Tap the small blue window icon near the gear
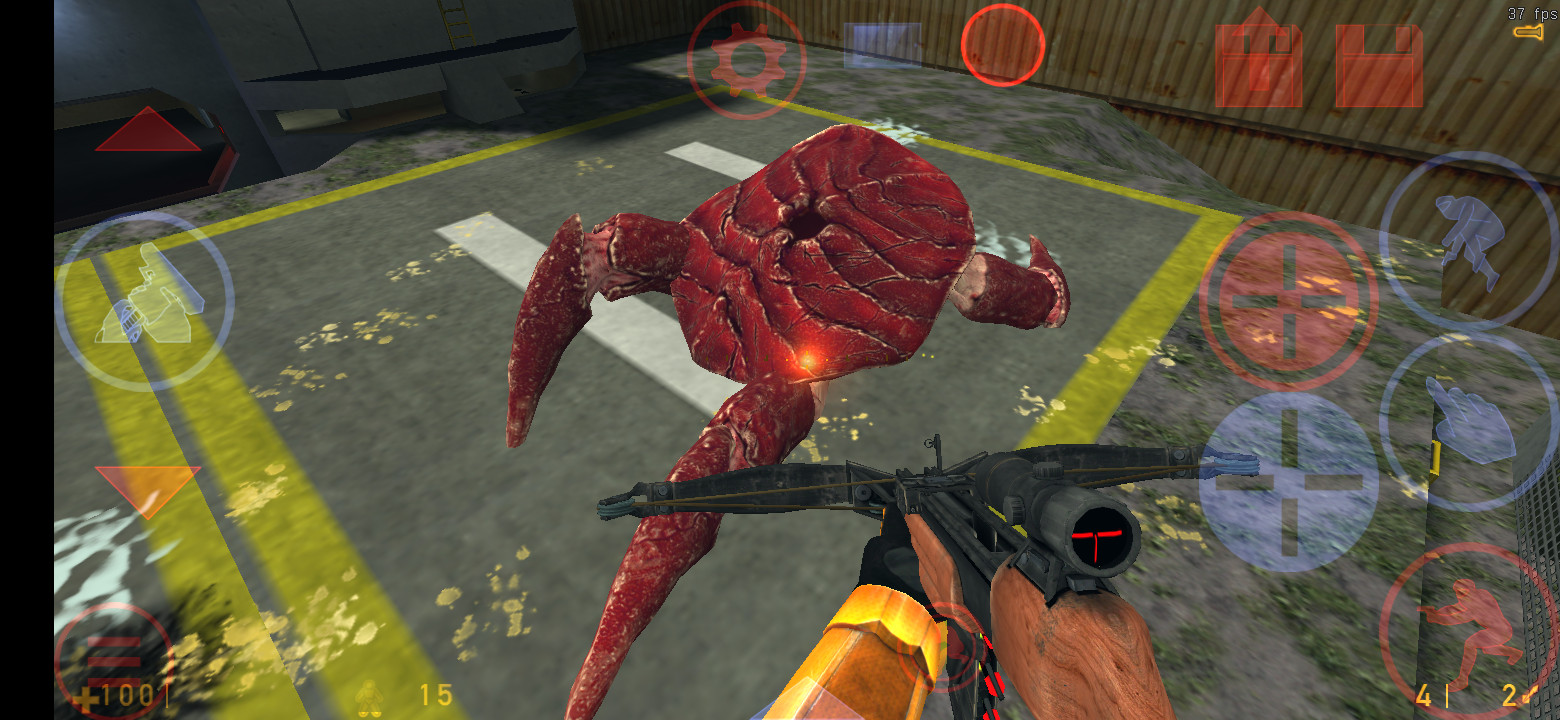The image size is (1560, 720). tap(880, 42)
